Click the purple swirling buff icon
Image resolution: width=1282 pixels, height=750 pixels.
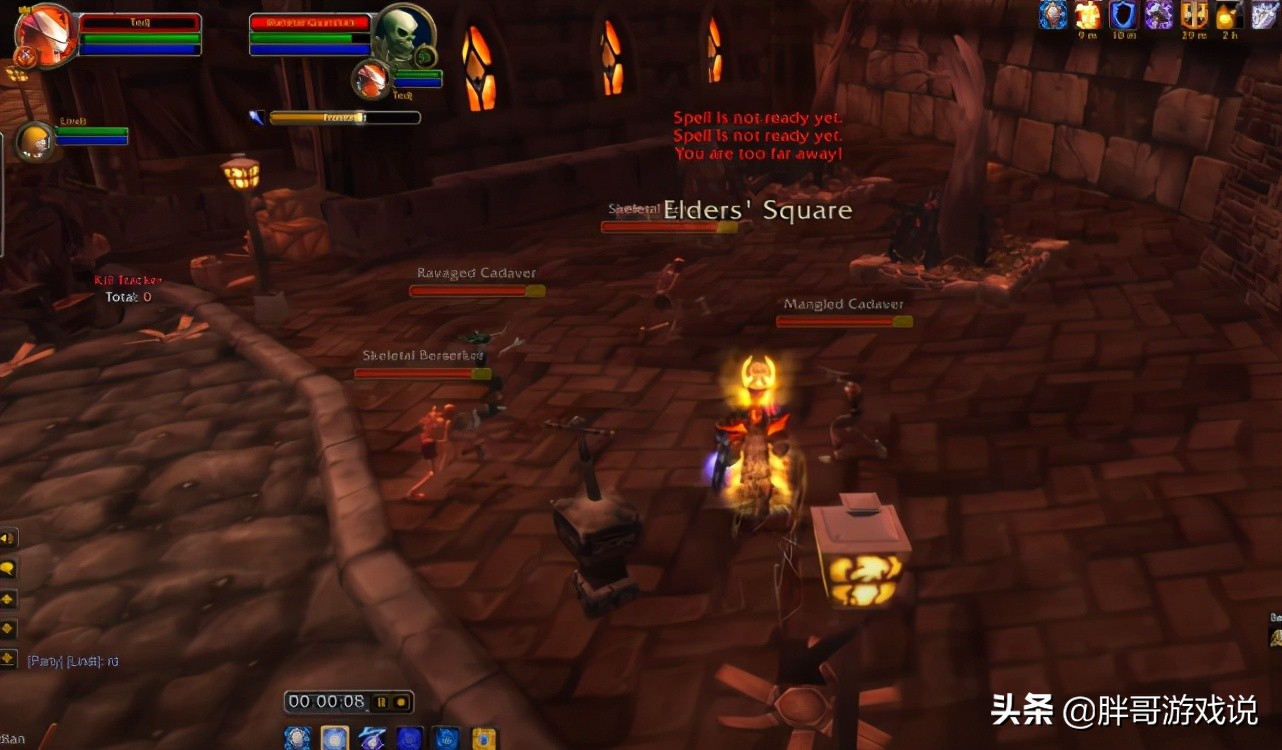(x=1159, y=14)
